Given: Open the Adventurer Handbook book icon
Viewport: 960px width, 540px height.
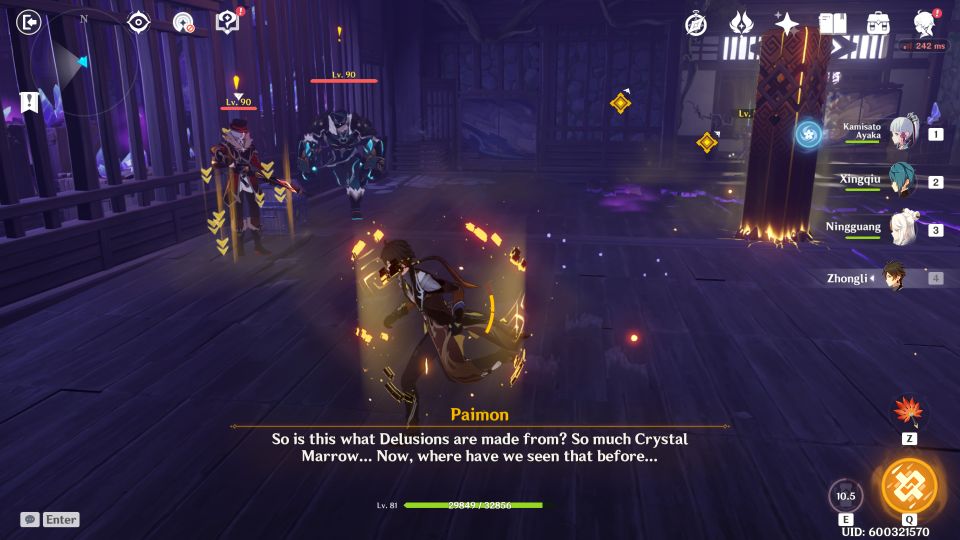Looking at the screenshot, I should tap(832, 24).
